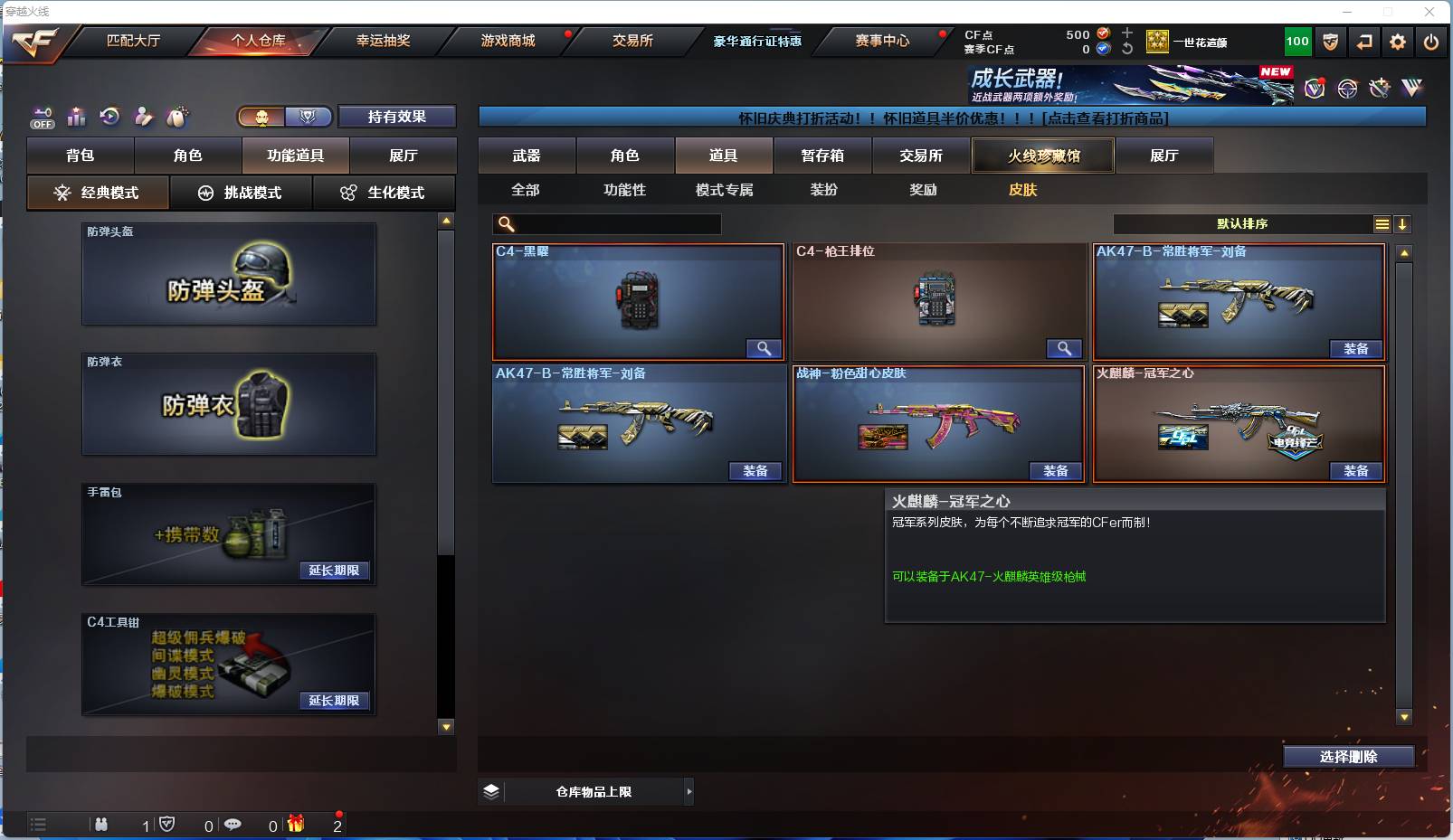
Task: Toggle the character avatar view mode
Action: point(261,117)
